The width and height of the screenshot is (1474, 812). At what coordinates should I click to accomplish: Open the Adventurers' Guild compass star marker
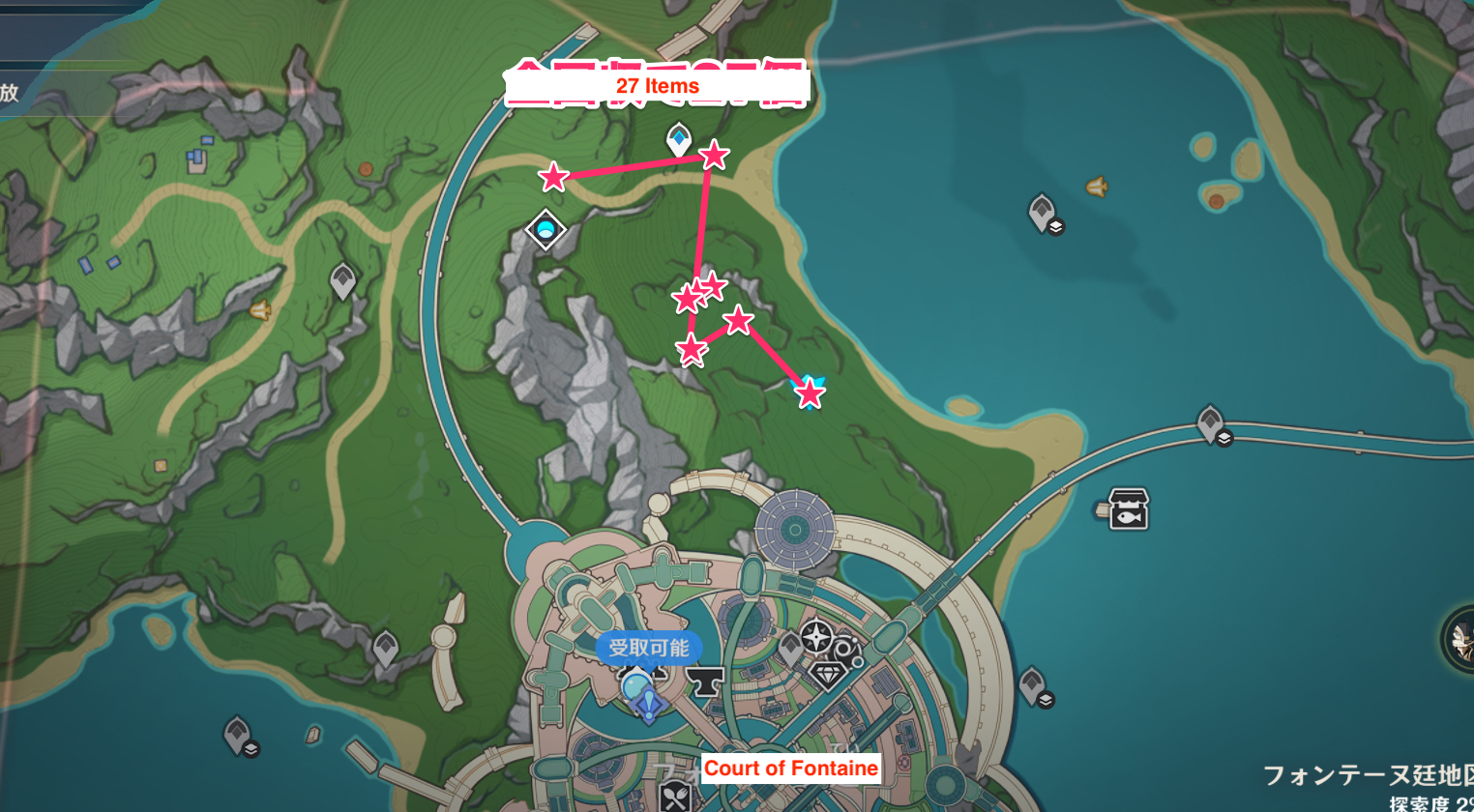point(817,637)
